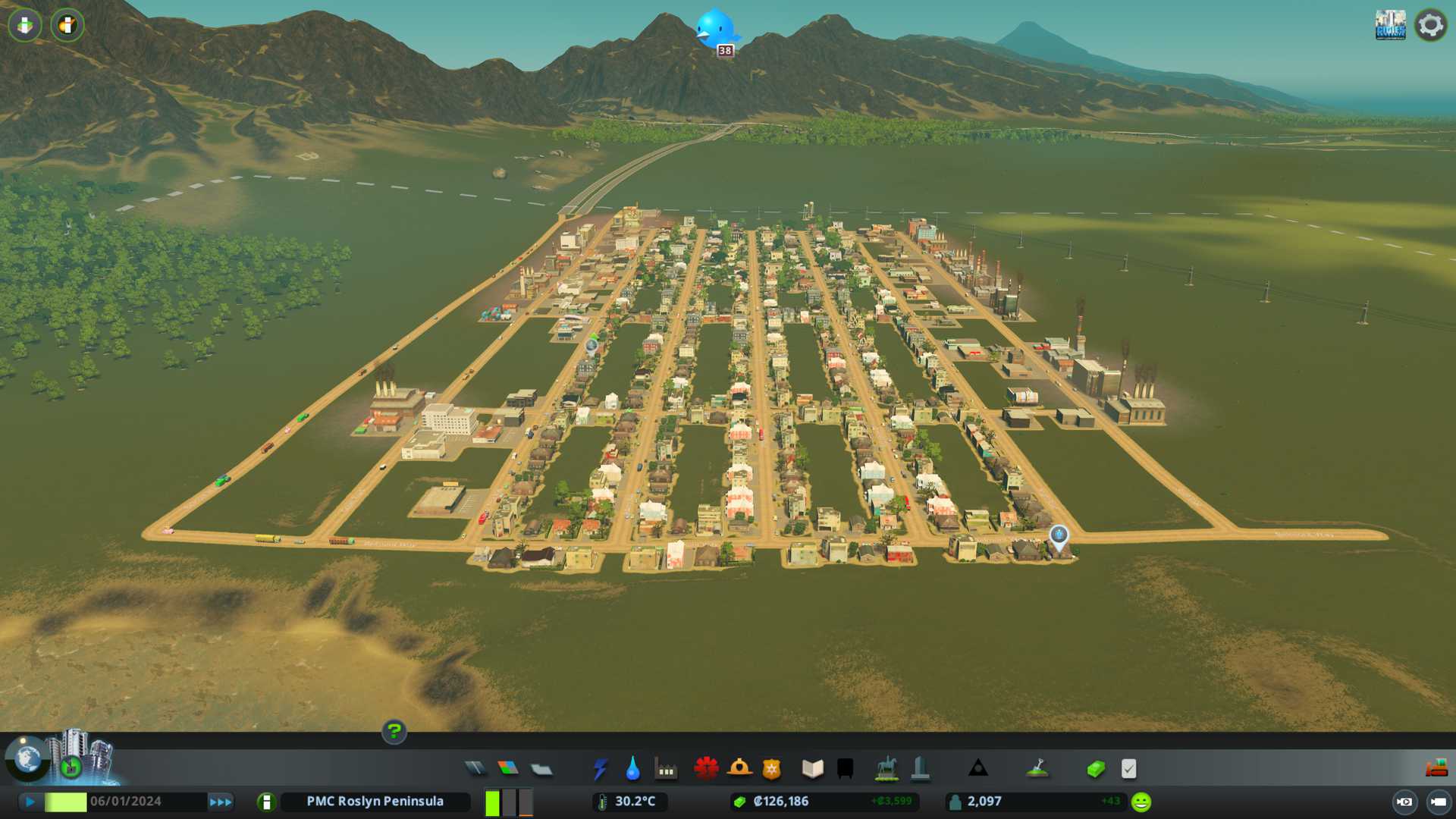Open the Education book menu
This screenshot has height=819, width=1456.
(x=812, y=769)
